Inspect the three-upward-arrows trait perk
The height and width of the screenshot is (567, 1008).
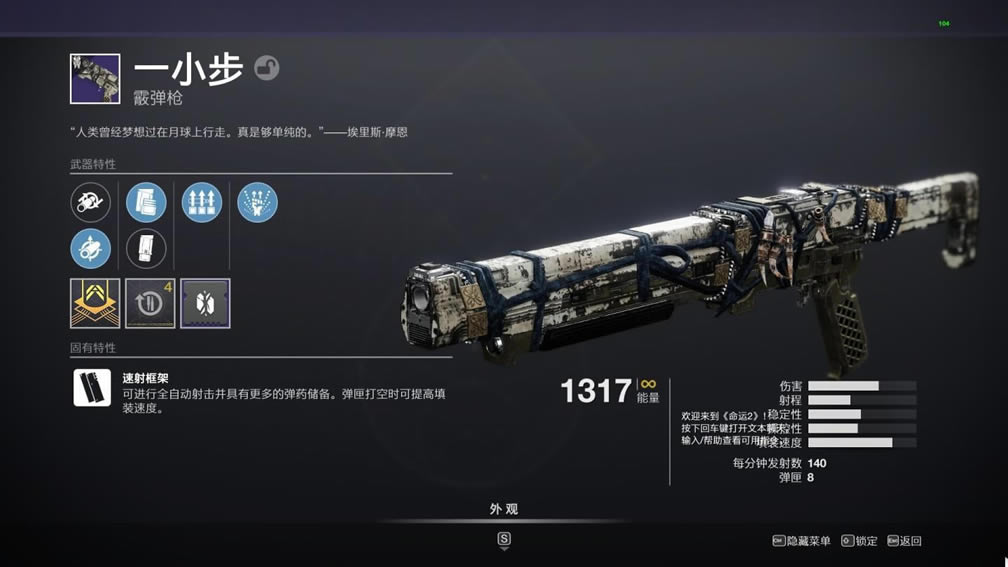pyautogui.click(x=202, y=203)
